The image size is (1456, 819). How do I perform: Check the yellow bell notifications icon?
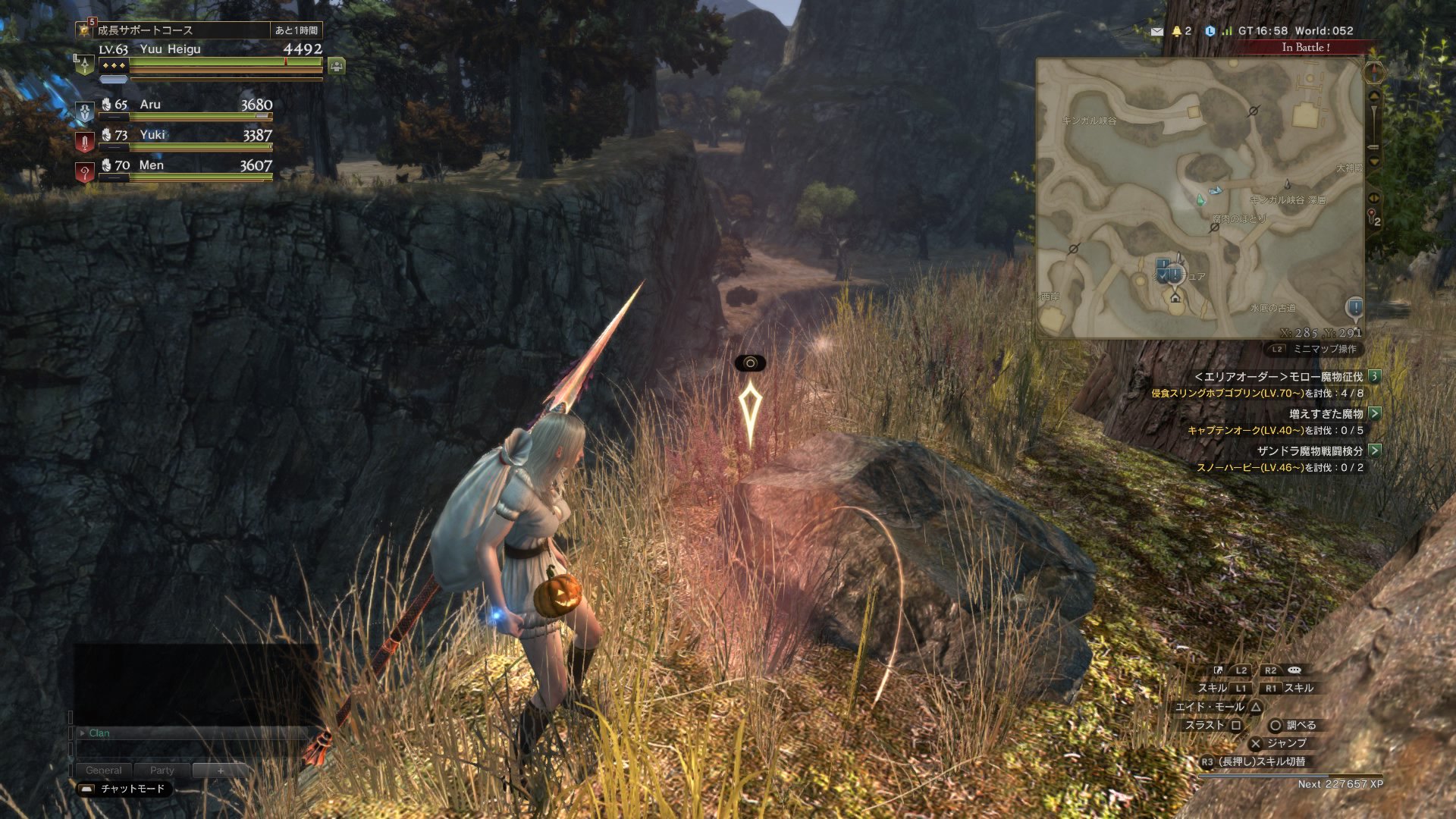(1177, 31)
